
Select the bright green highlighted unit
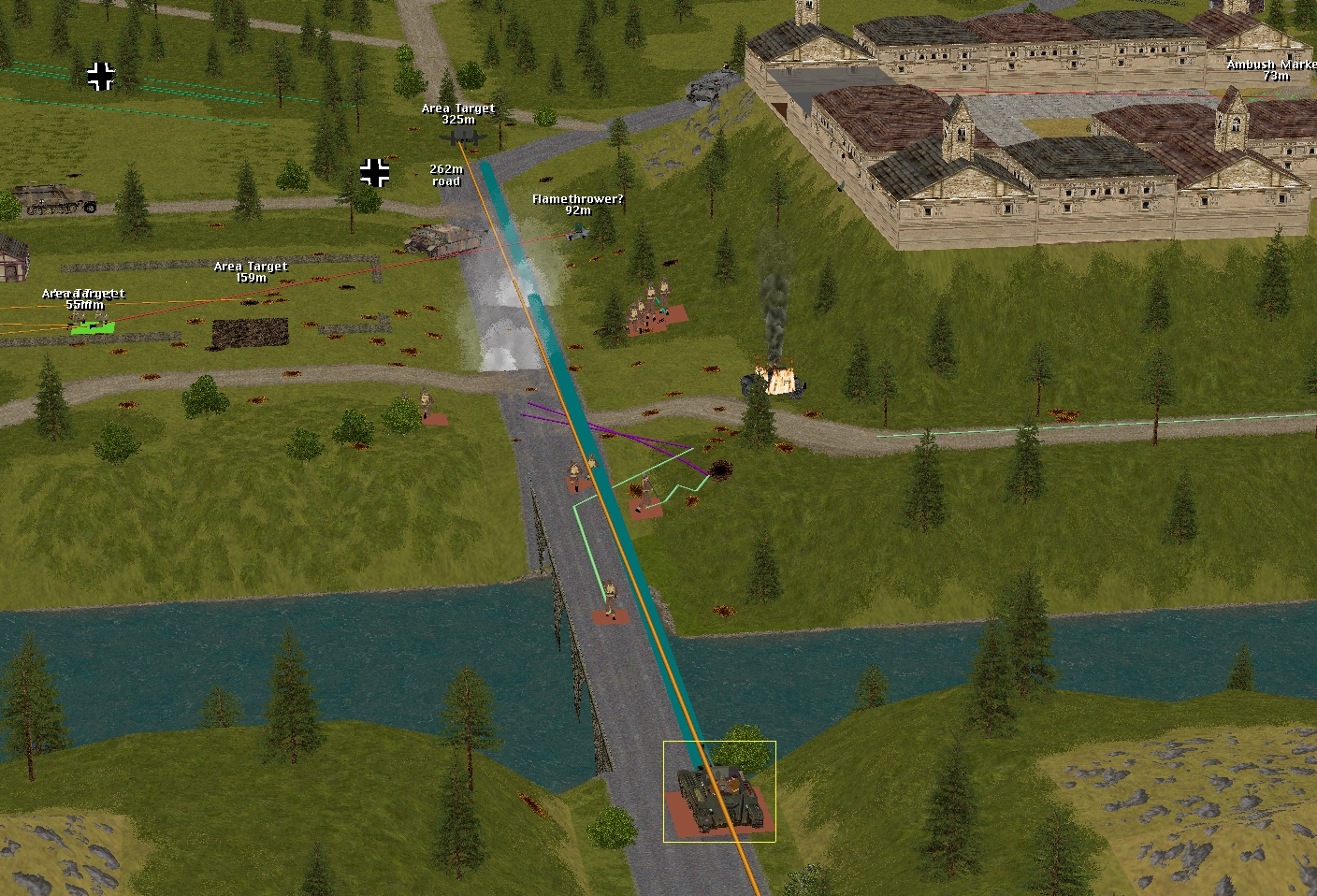click(93, 326)
